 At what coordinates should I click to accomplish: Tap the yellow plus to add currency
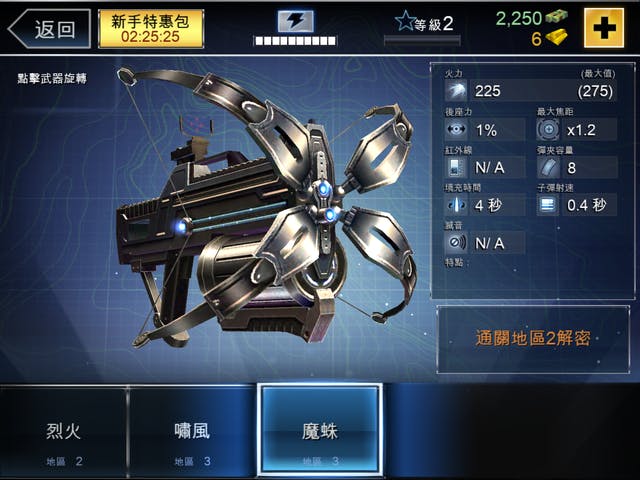click(x=603, y=28)
